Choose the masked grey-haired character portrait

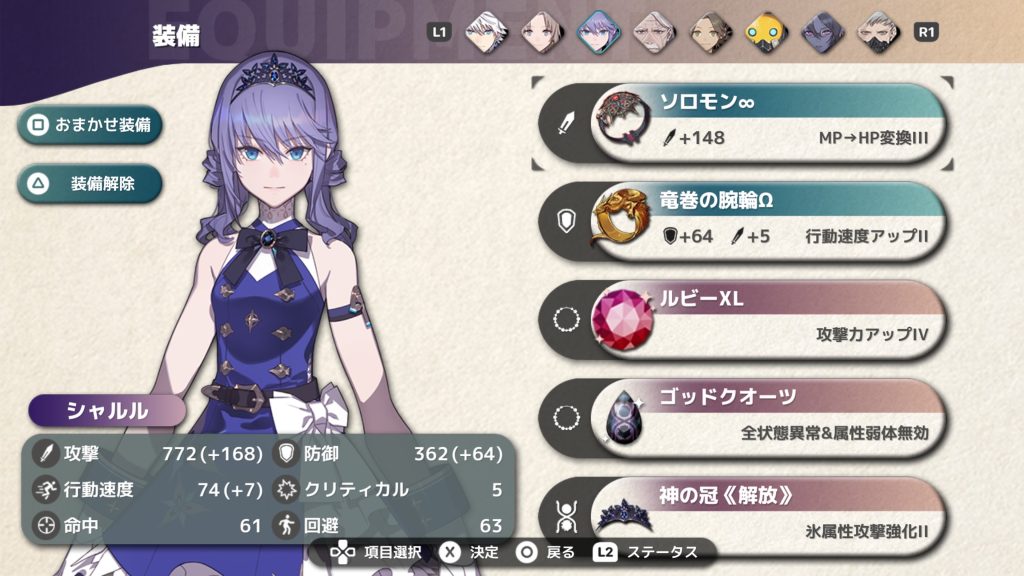[x=878, y=31]
